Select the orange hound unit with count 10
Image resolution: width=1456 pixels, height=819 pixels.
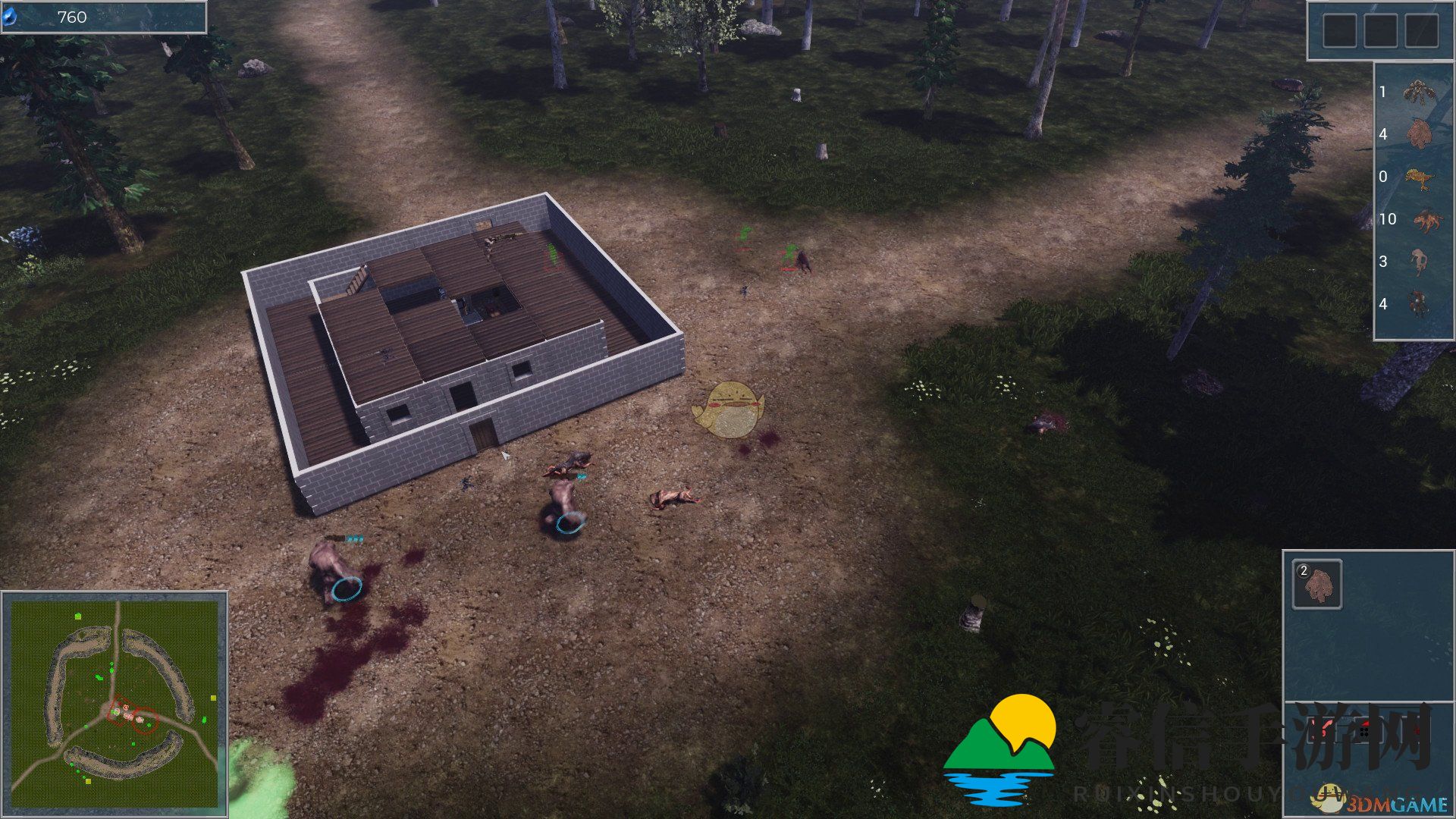coord(1417,220)
